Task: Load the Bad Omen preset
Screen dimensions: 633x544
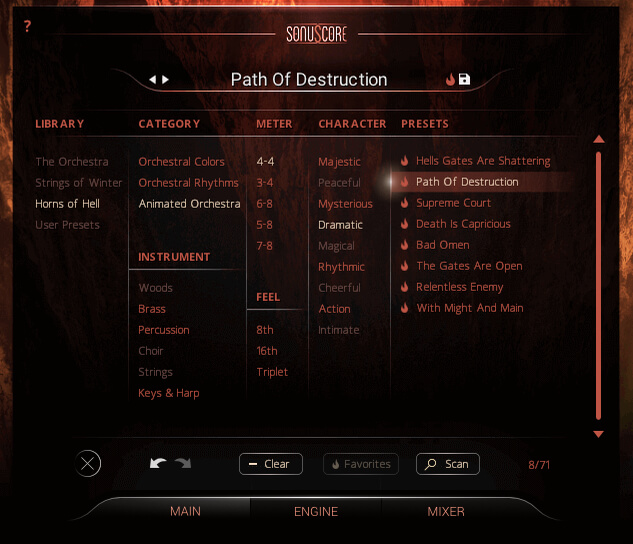Action: pyautogui.click(x=442, y=245)
